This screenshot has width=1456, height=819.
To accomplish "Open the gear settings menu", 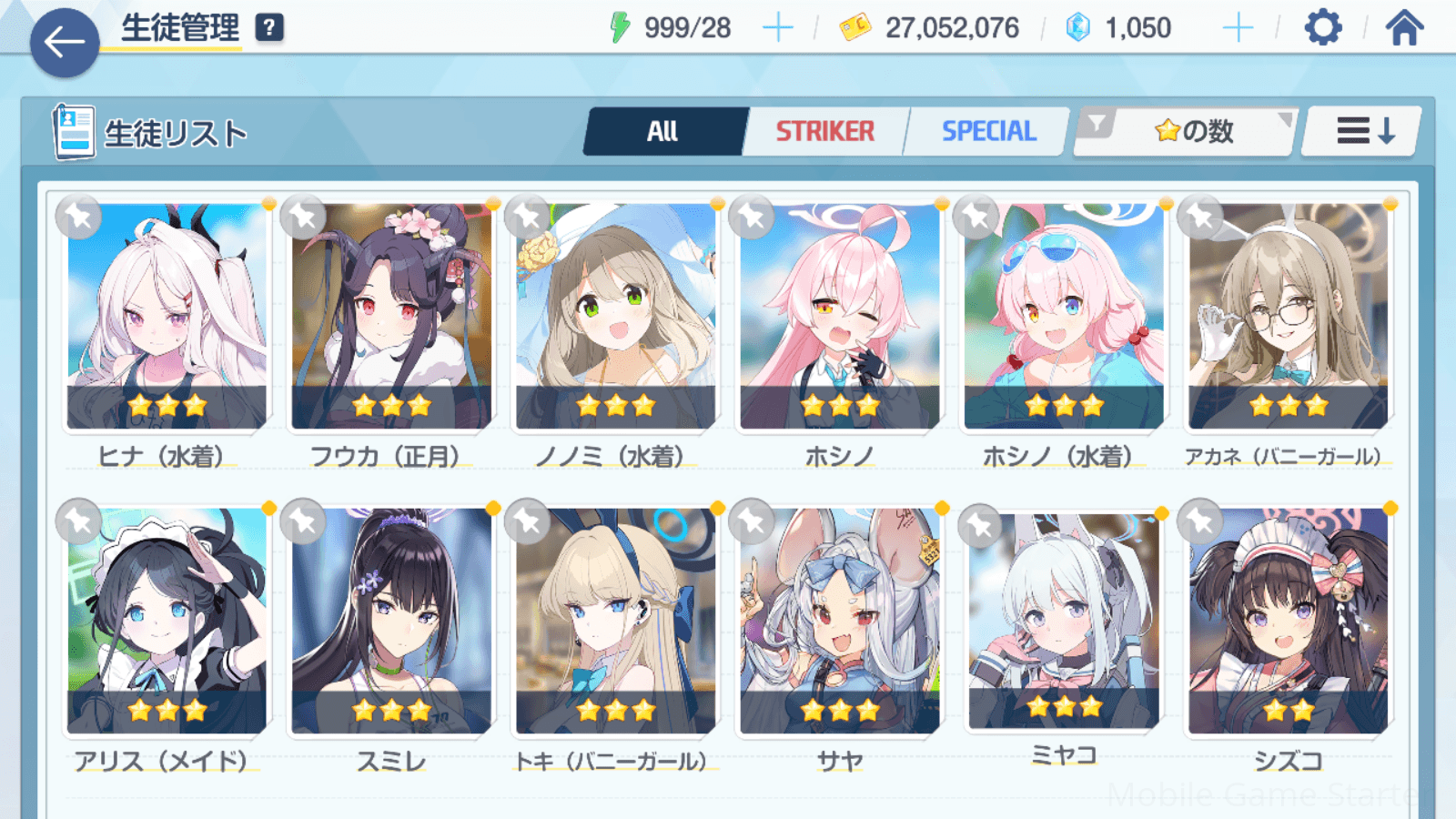I will pyautogui.click(x=1322, y=28).
